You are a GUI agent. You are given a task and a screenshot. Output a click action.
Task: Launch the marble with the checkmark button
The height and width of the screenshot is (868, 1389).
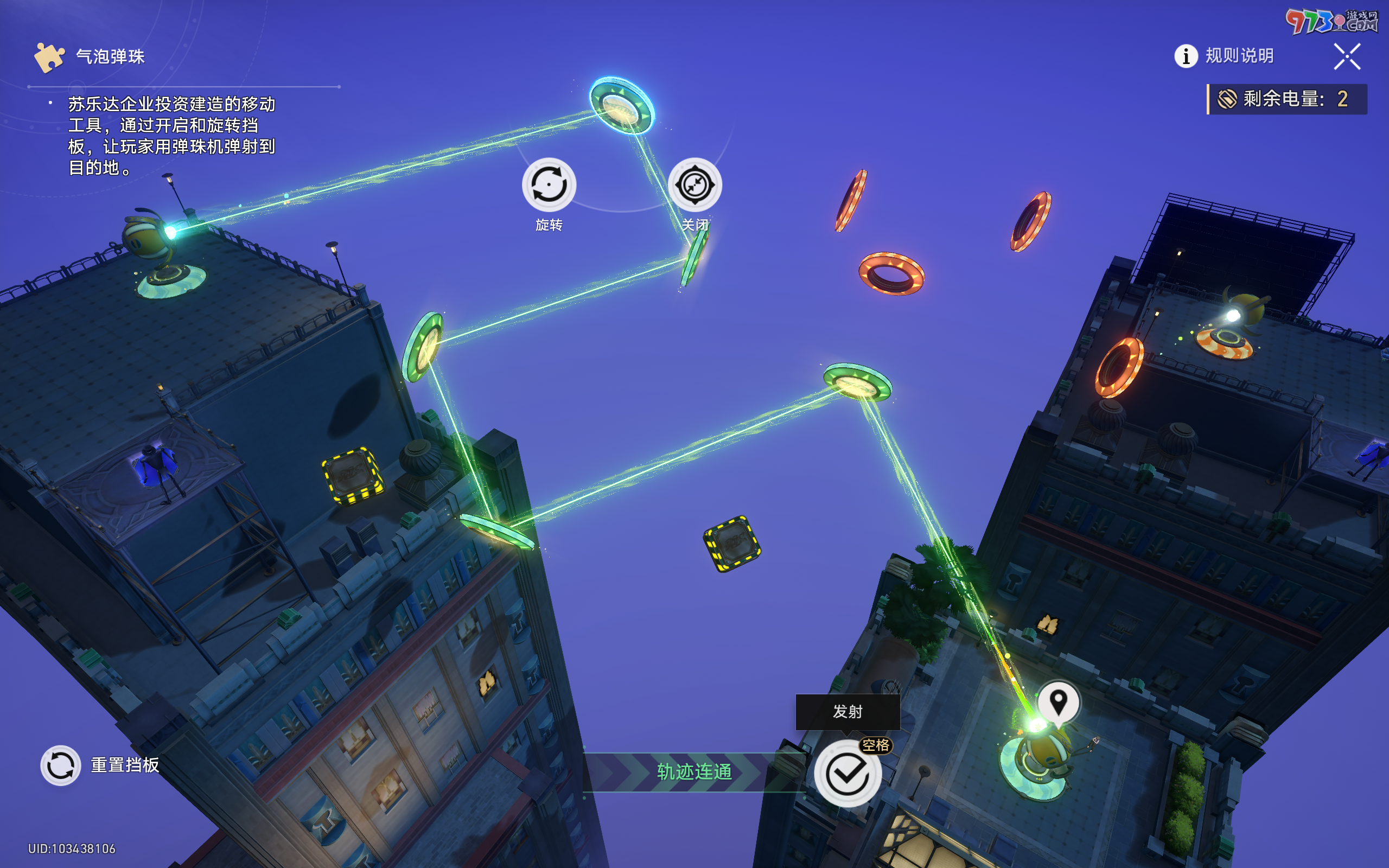[x=847, y=773]
